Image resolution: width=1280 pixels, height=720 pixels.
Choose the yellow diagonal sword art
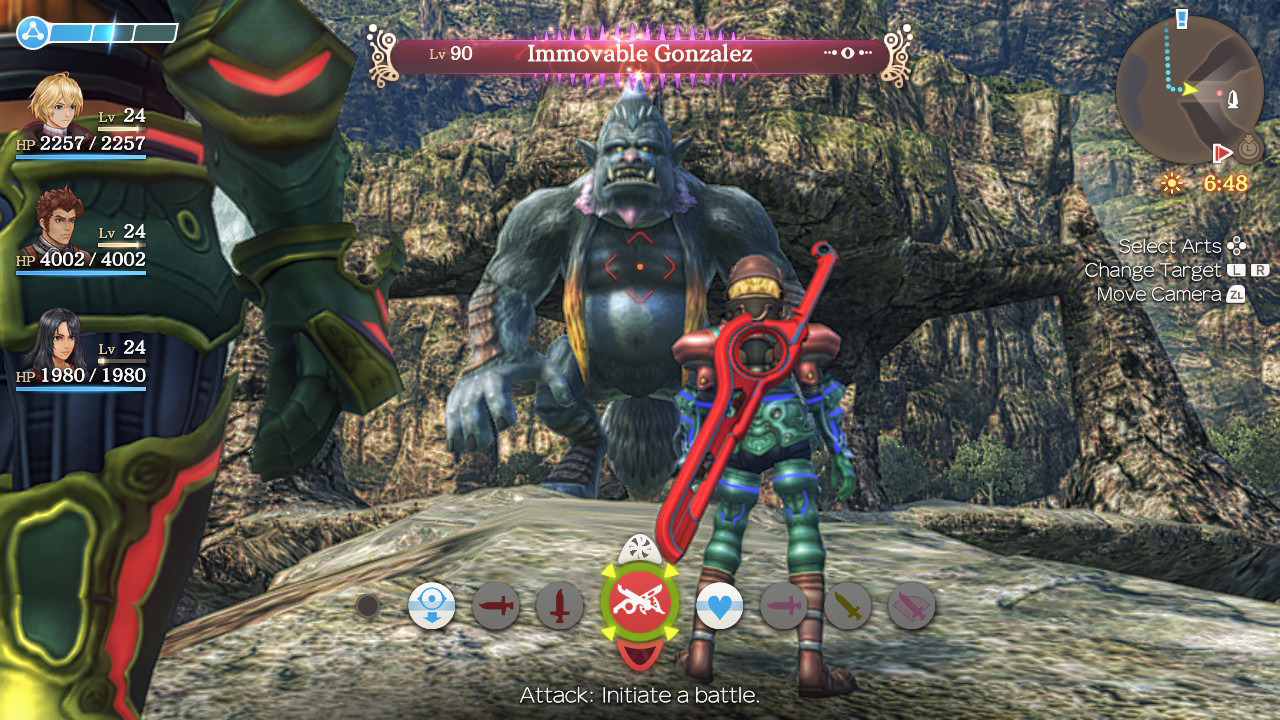tap(847, 605)
